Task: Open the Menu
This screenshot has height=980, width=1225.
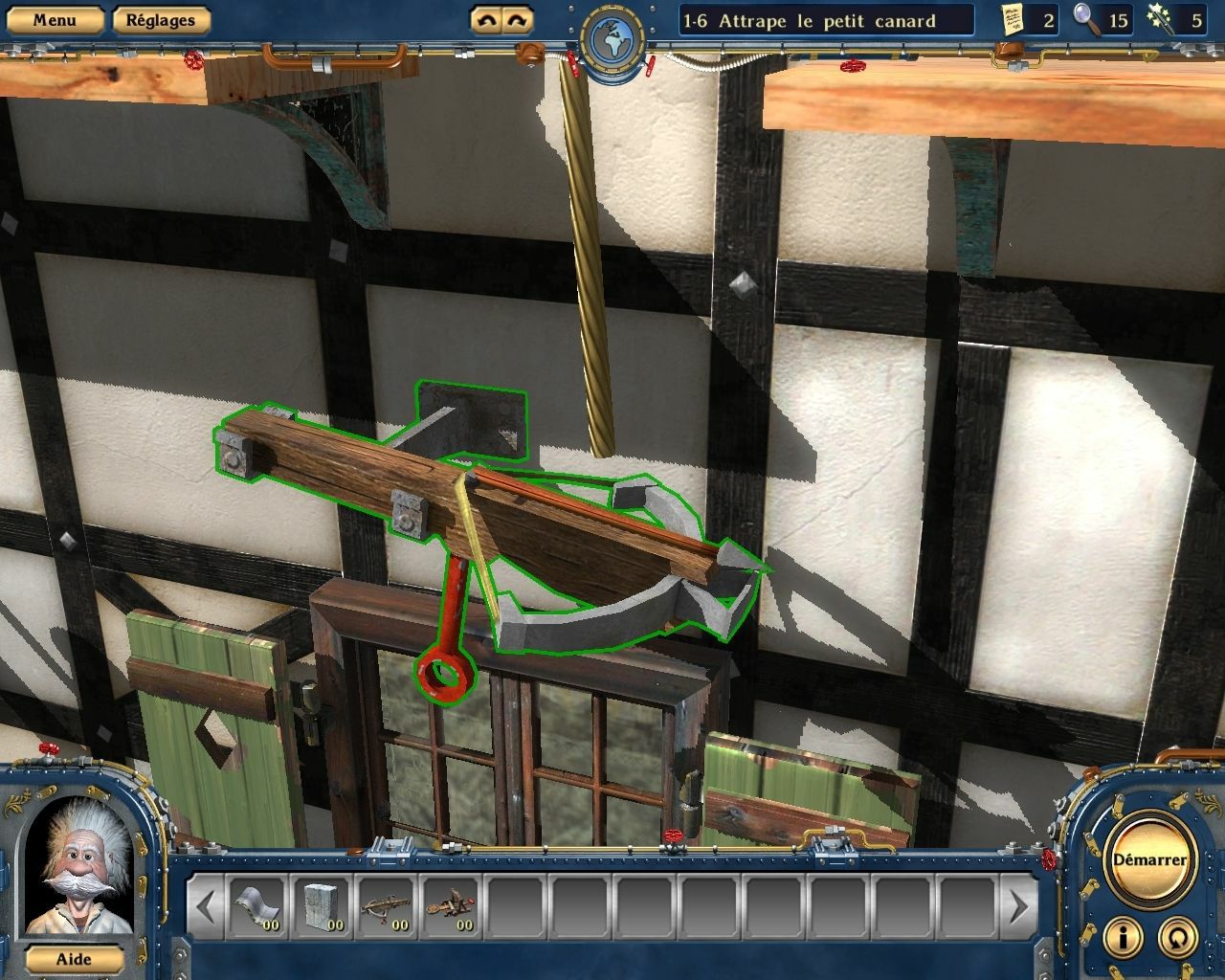Action: [x=55, y=17]
